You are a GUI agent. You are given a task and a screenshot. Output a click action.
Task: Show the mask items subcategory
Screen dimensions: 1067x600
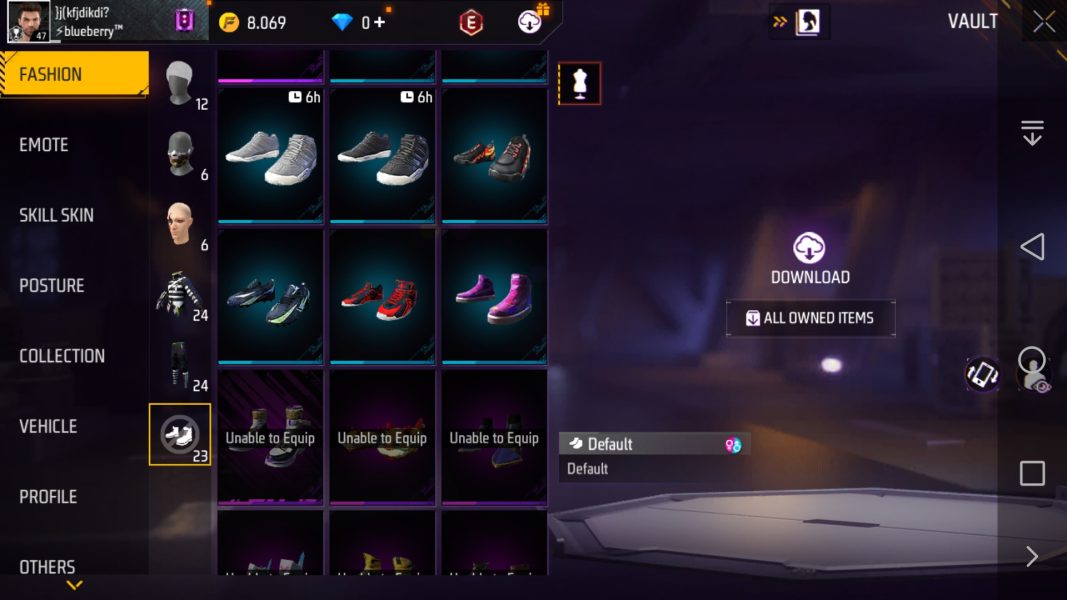[x=180, y=154]
